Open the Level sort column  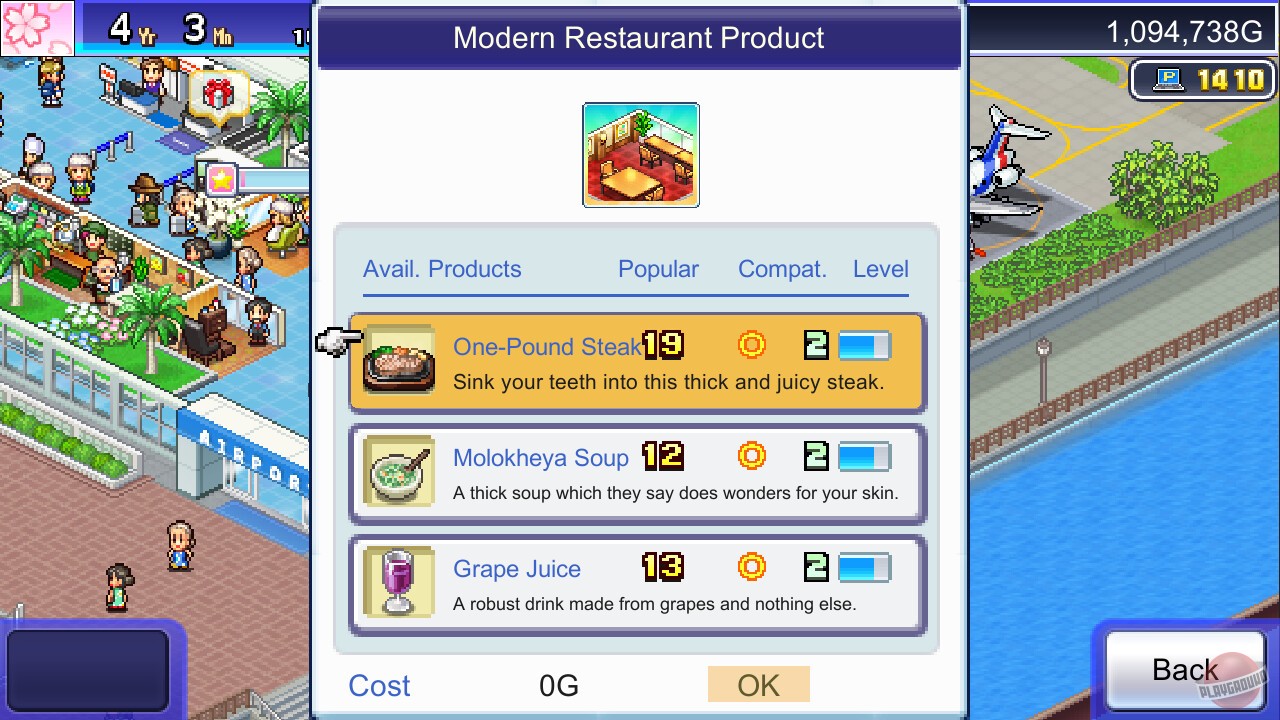(880, 269)
